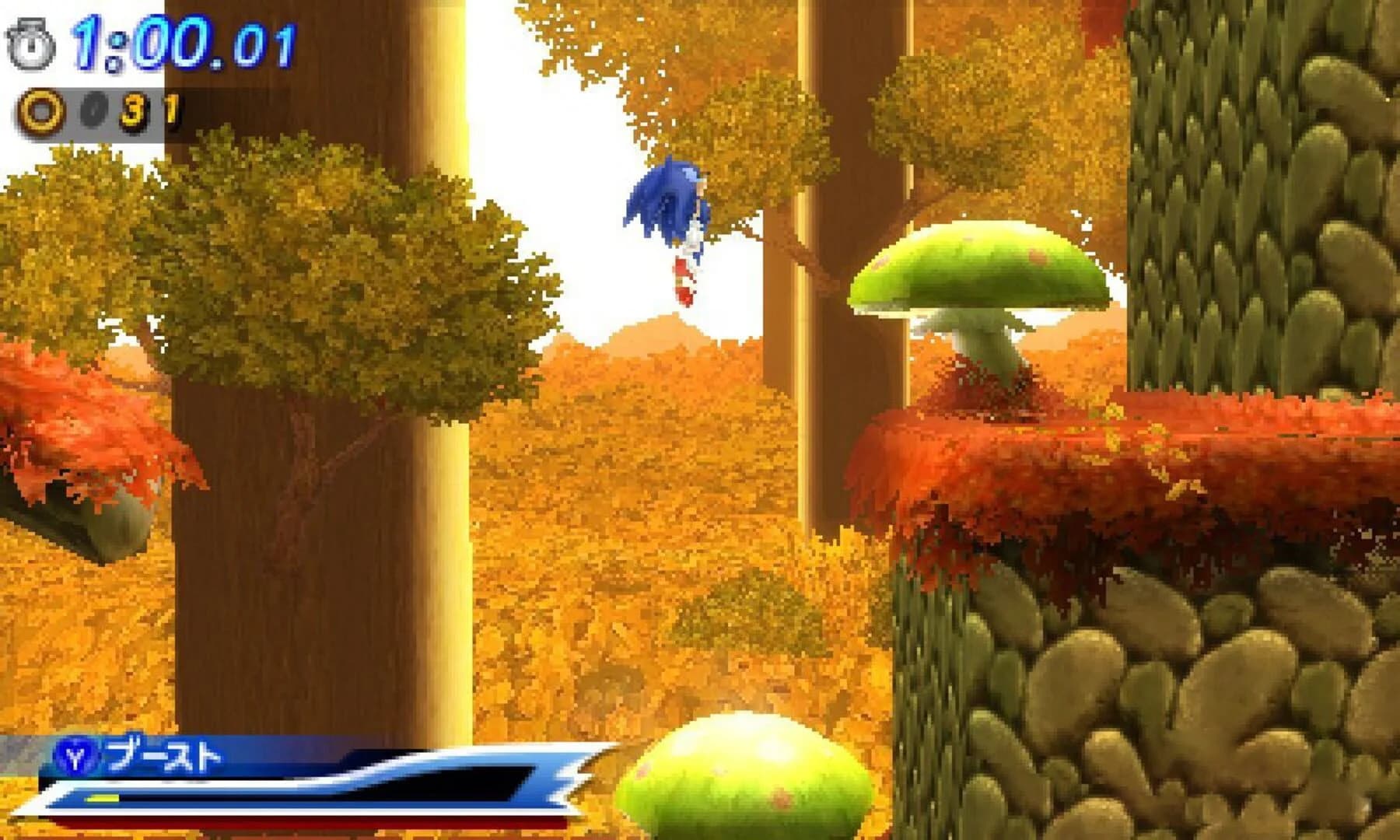Click the yellow boost charge segment
Screen dimensions: 1400x840
(x=103, y=799)
